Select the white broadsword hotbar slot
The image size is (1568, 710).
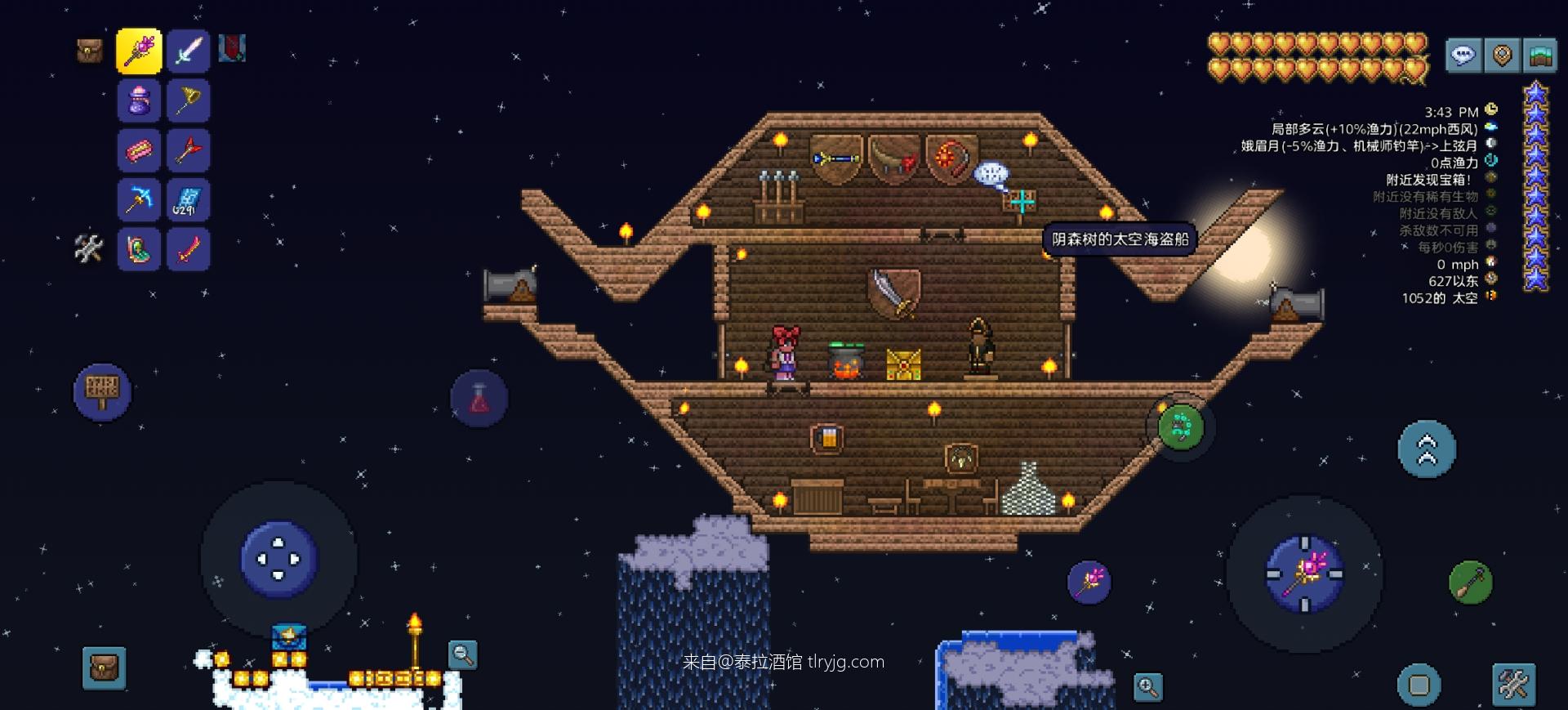[189, 51]
